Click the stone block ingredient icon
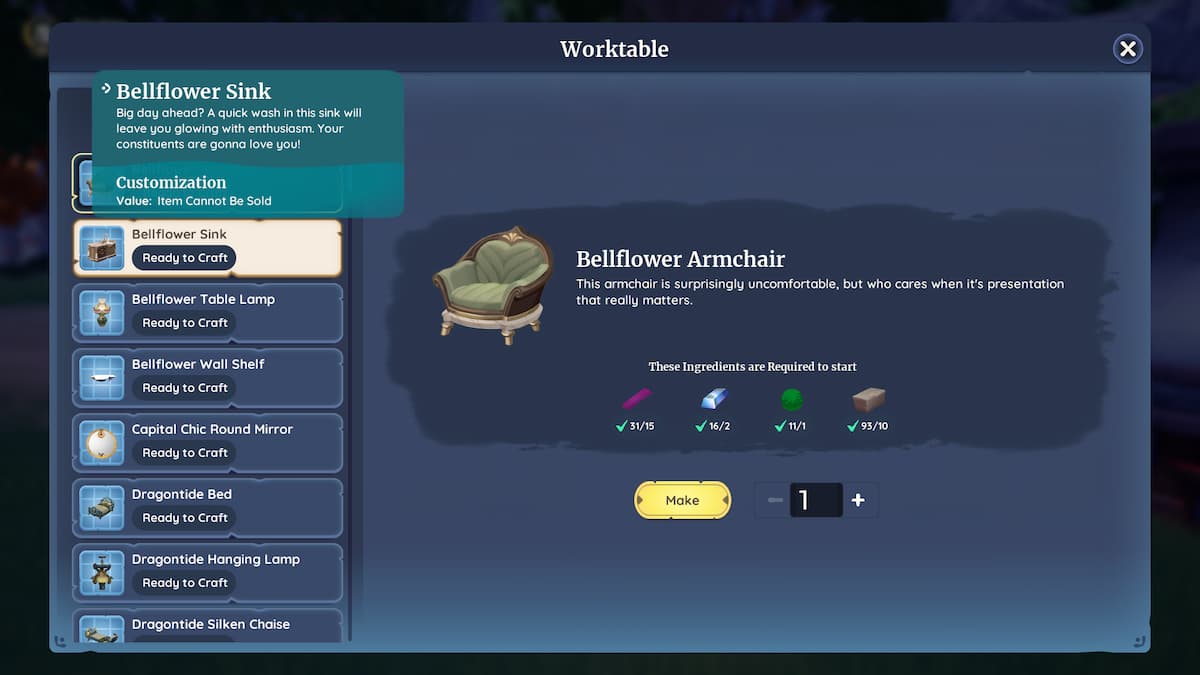Viewport: 1200px width, 675px height. [868, 400]
